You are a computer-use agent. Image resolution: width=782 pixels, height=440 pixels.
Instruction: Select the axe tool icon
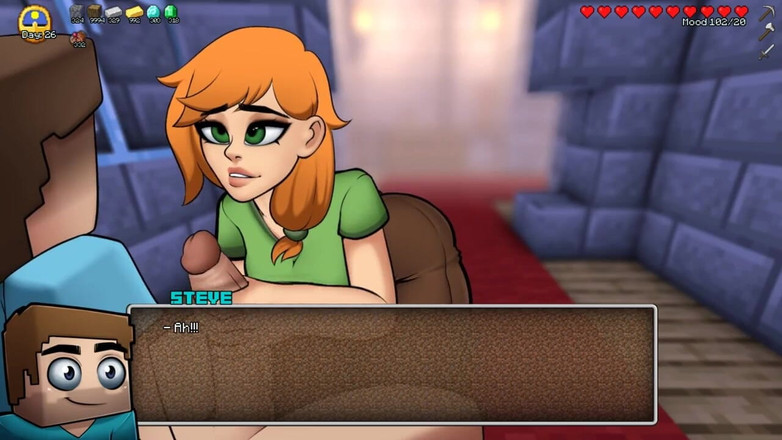click(766, 32)
